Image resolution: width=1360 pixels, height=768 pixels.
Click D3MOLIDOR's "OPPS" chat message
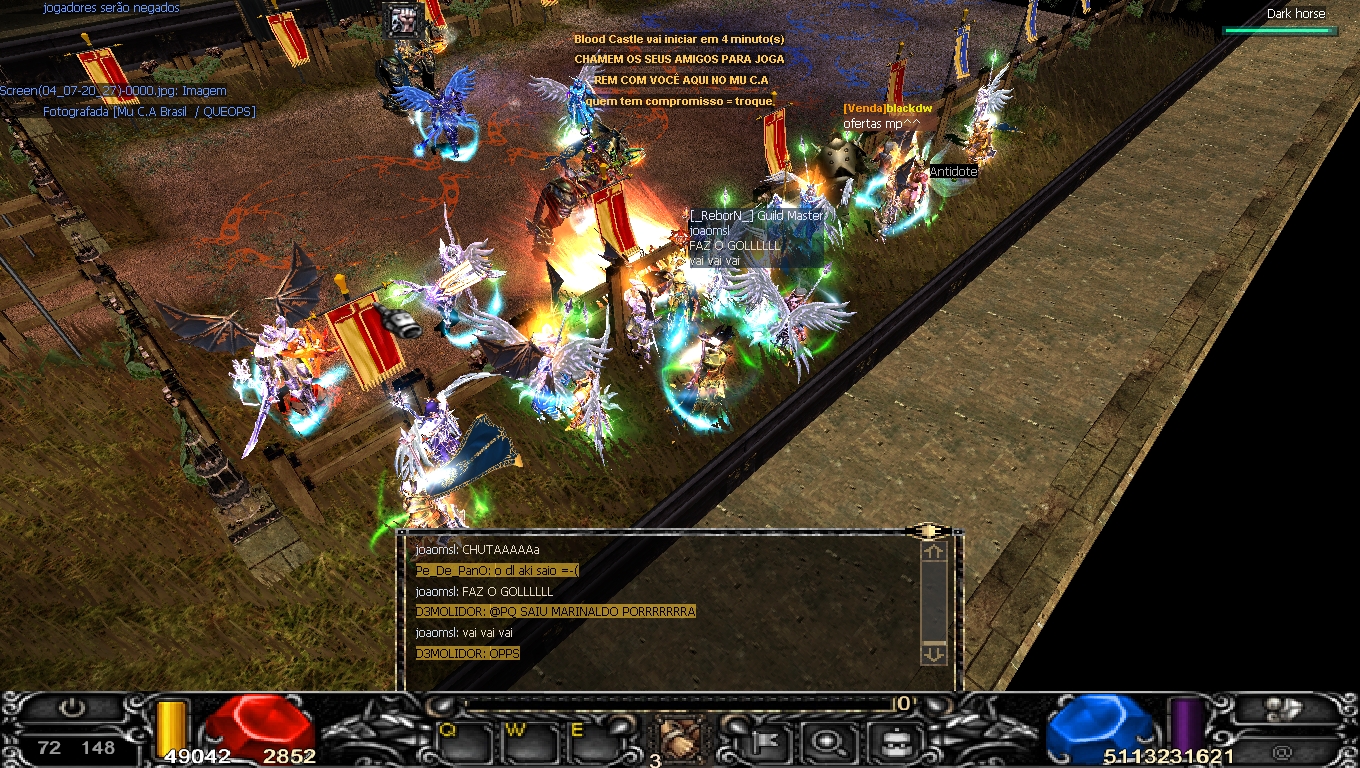(x=468, y=653)
